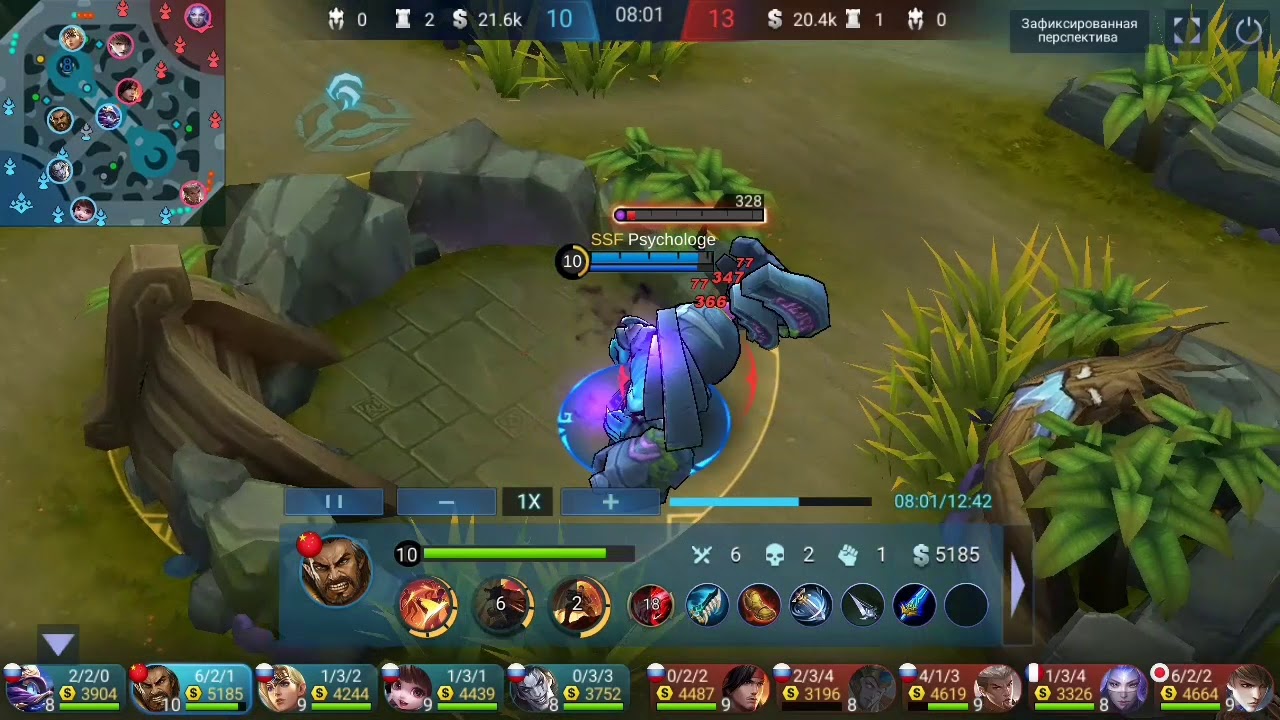Decrease replay speed with the minus button
Image resolution: width=1280 pixels, height=720 pixels.
(446, 502)
